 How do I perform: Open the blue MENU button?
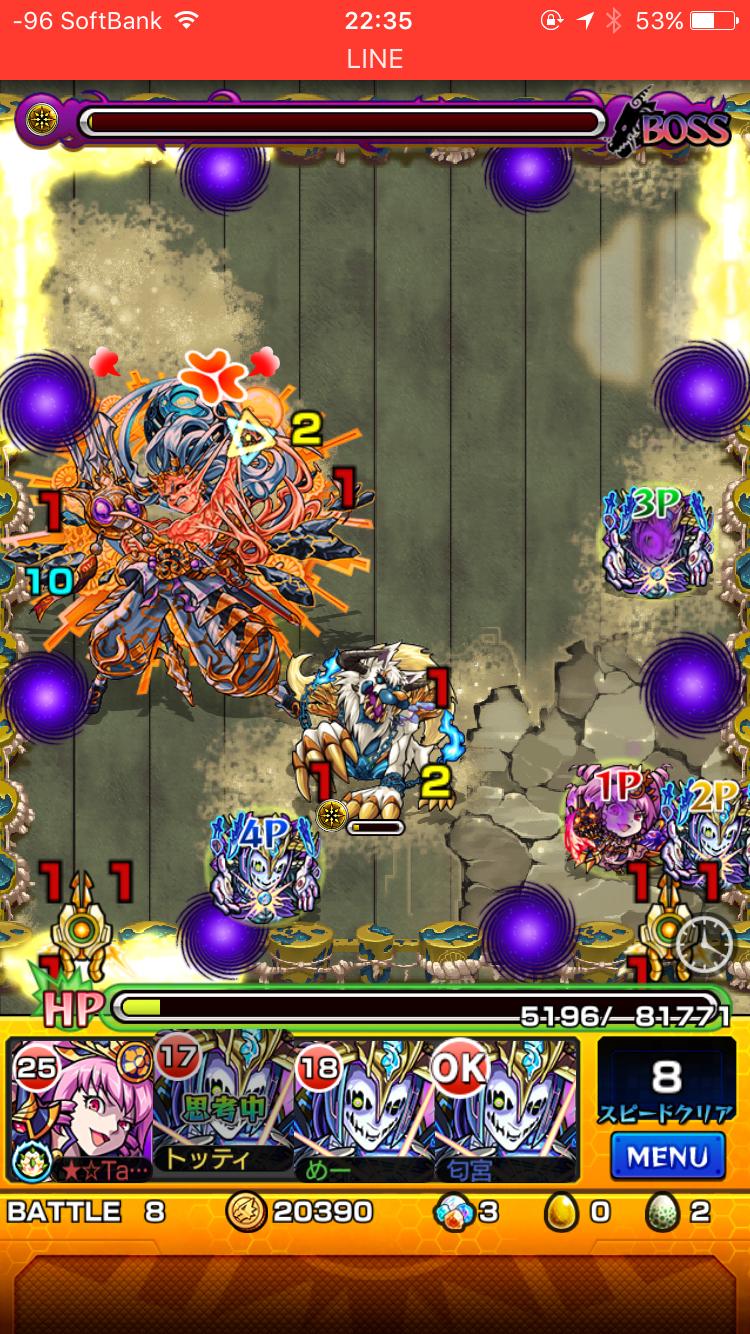pos(667,1157)
